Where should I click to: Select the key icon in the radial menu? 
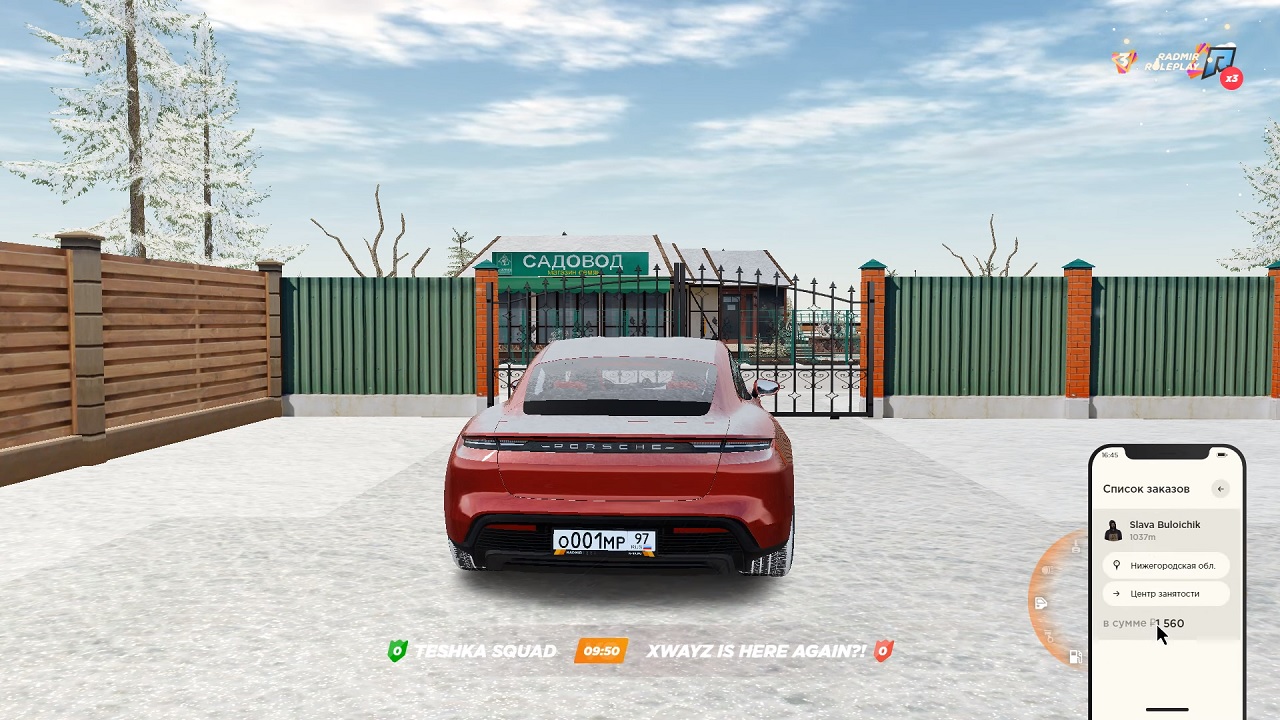coord(1051,636)
